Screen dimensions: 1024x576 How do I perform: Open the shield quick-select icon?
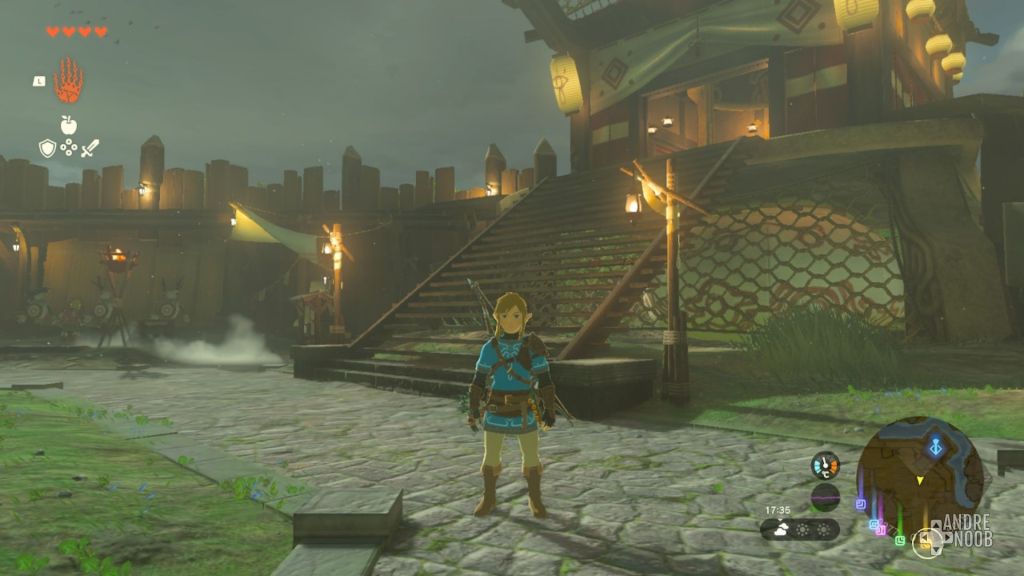tap(47, 148)
